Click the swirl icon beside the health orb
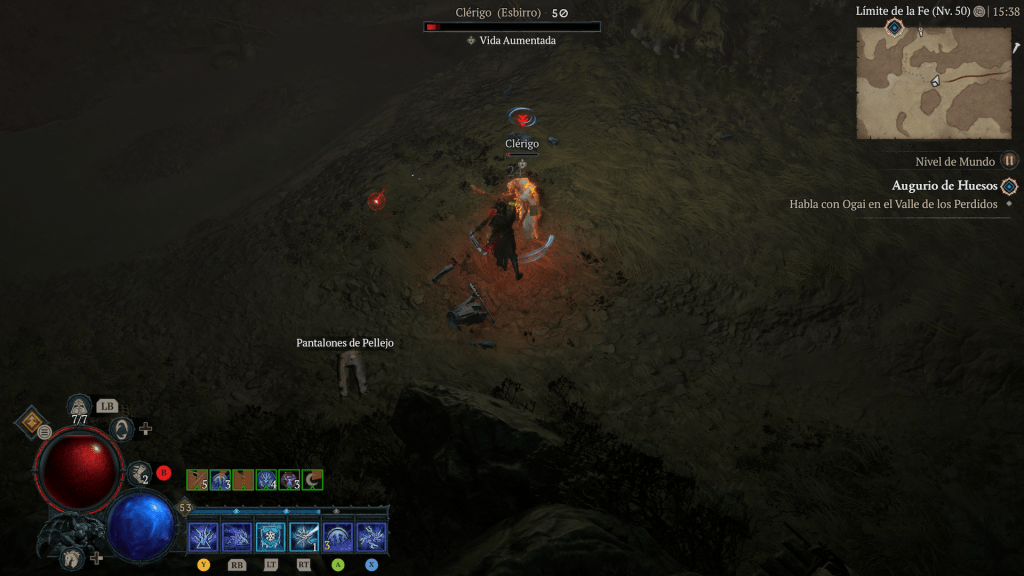The height and width of the screenshot is (576, 1024). pos(122,429)
